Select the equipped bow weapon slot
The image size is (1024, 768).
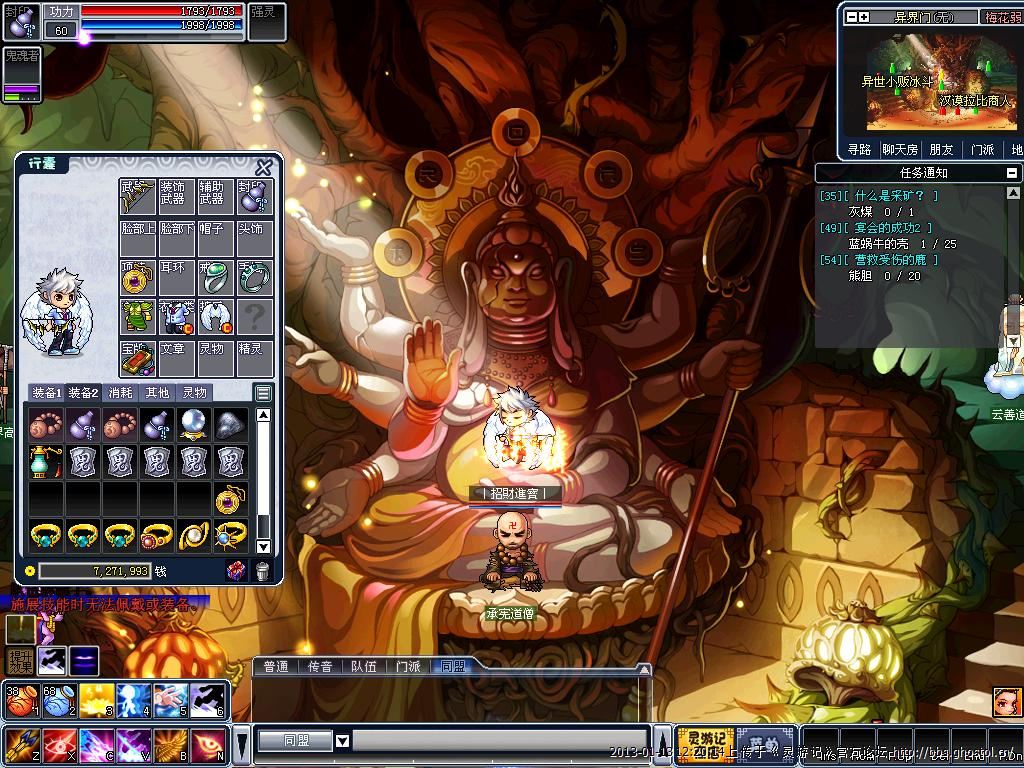tap(136, 197)
